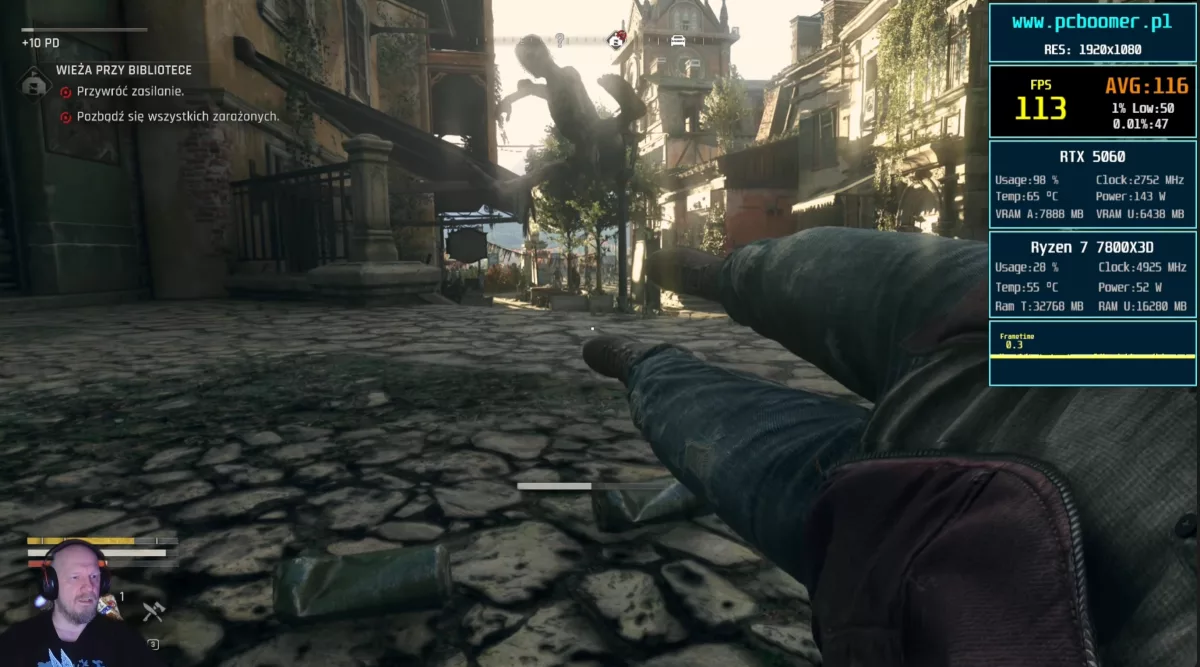Screen dimensions: 1200x667
Task: Select the safehouse marker on the compass
Action: pyautogui.click(x=617, y=39)
